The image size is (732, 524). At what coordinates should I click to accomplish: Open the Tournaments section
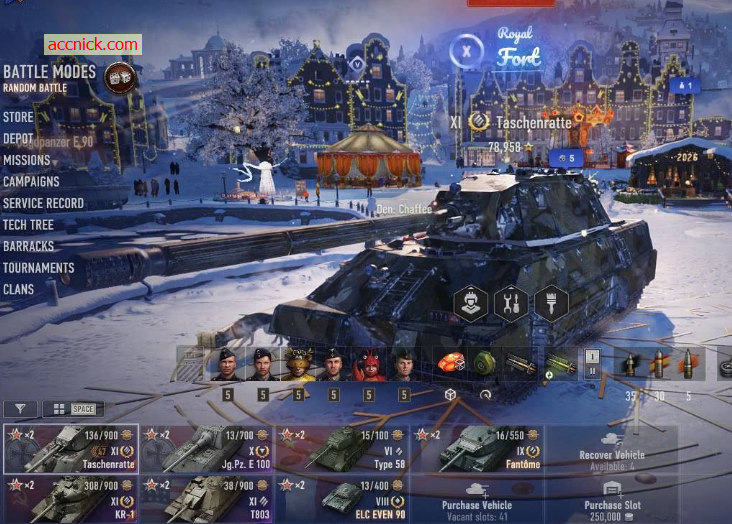(38, 268)
